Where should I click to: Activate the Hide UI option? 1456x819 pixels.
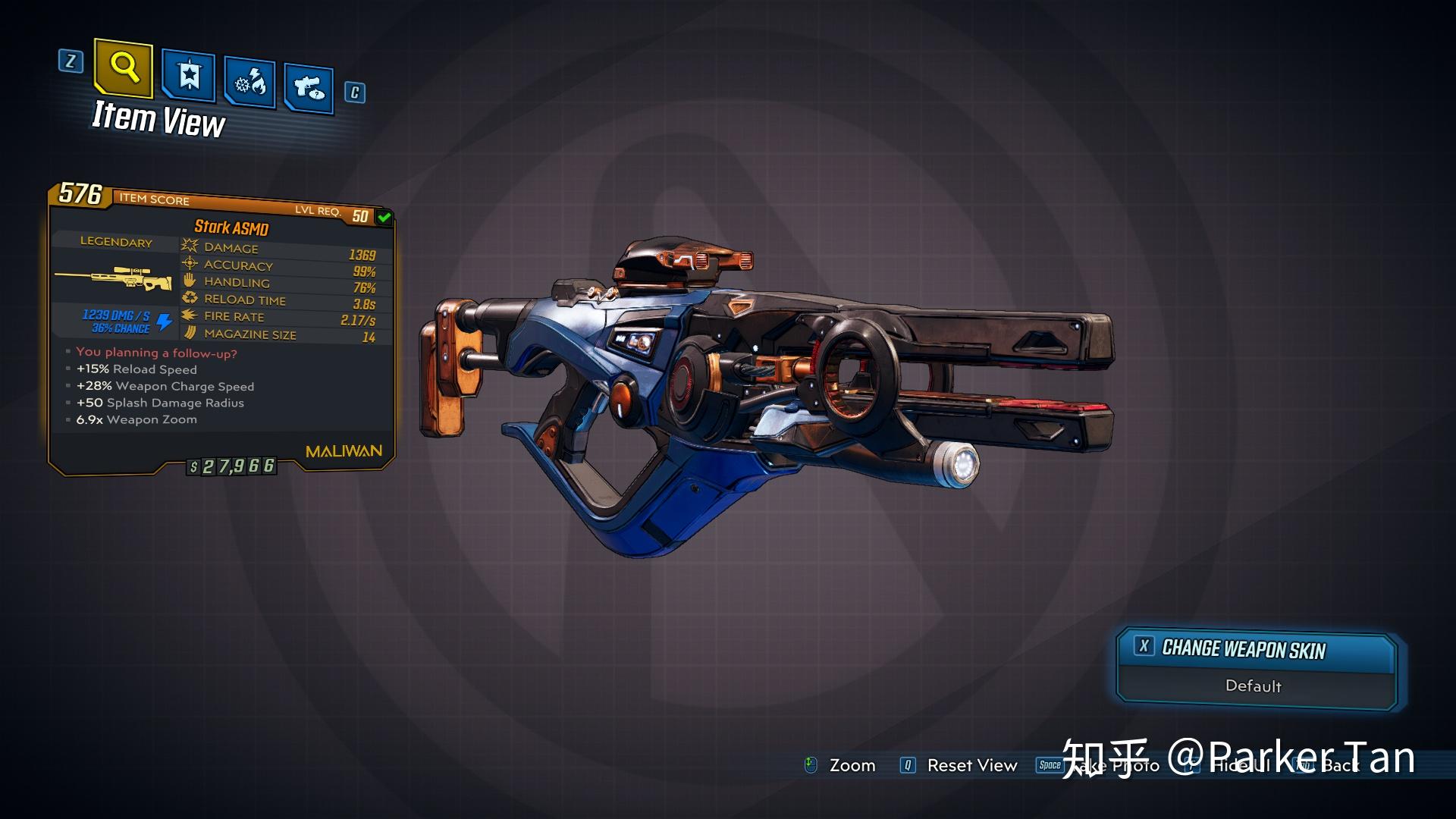1239,766
